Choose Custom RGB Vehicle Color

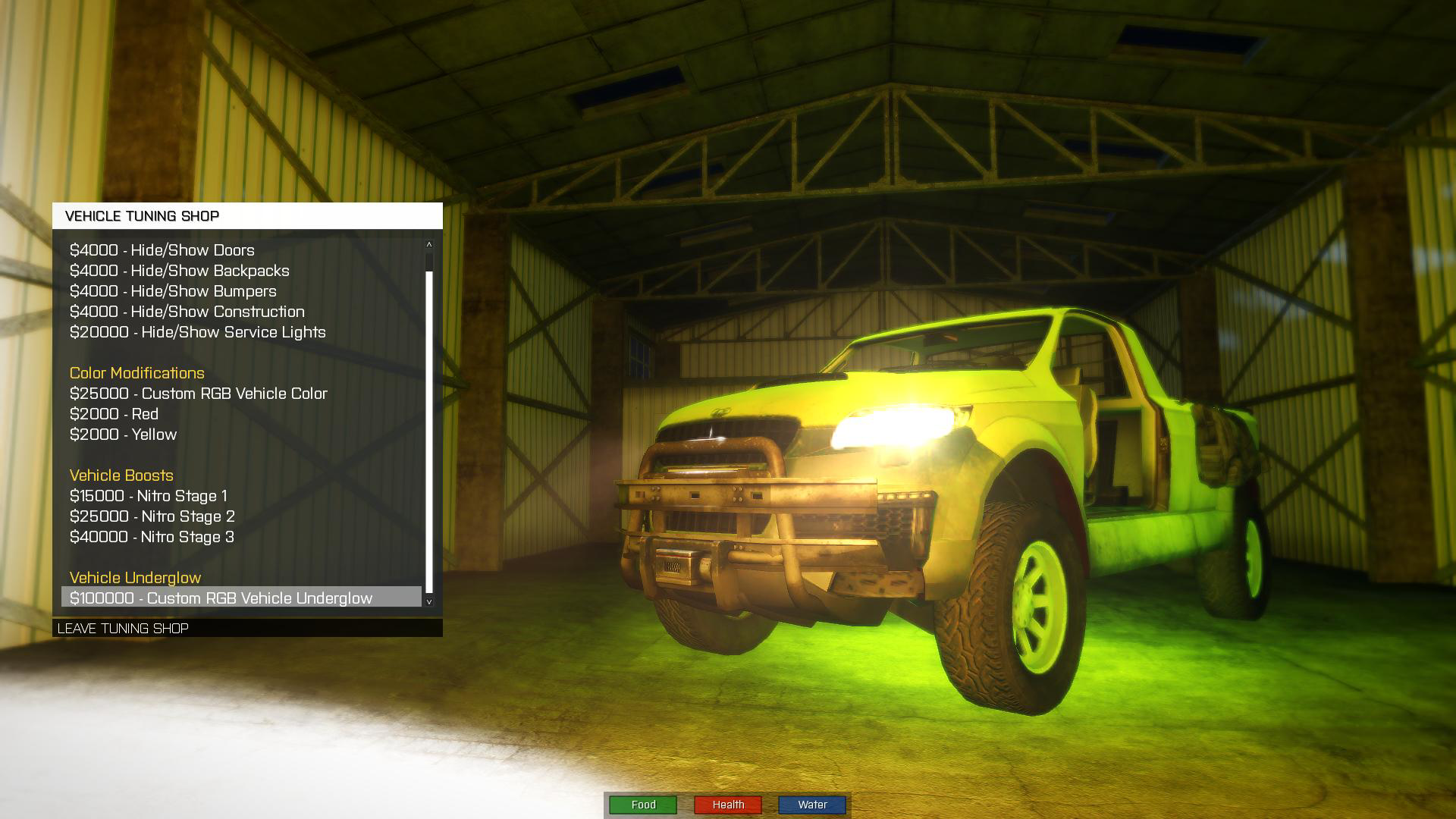(198, 394)
